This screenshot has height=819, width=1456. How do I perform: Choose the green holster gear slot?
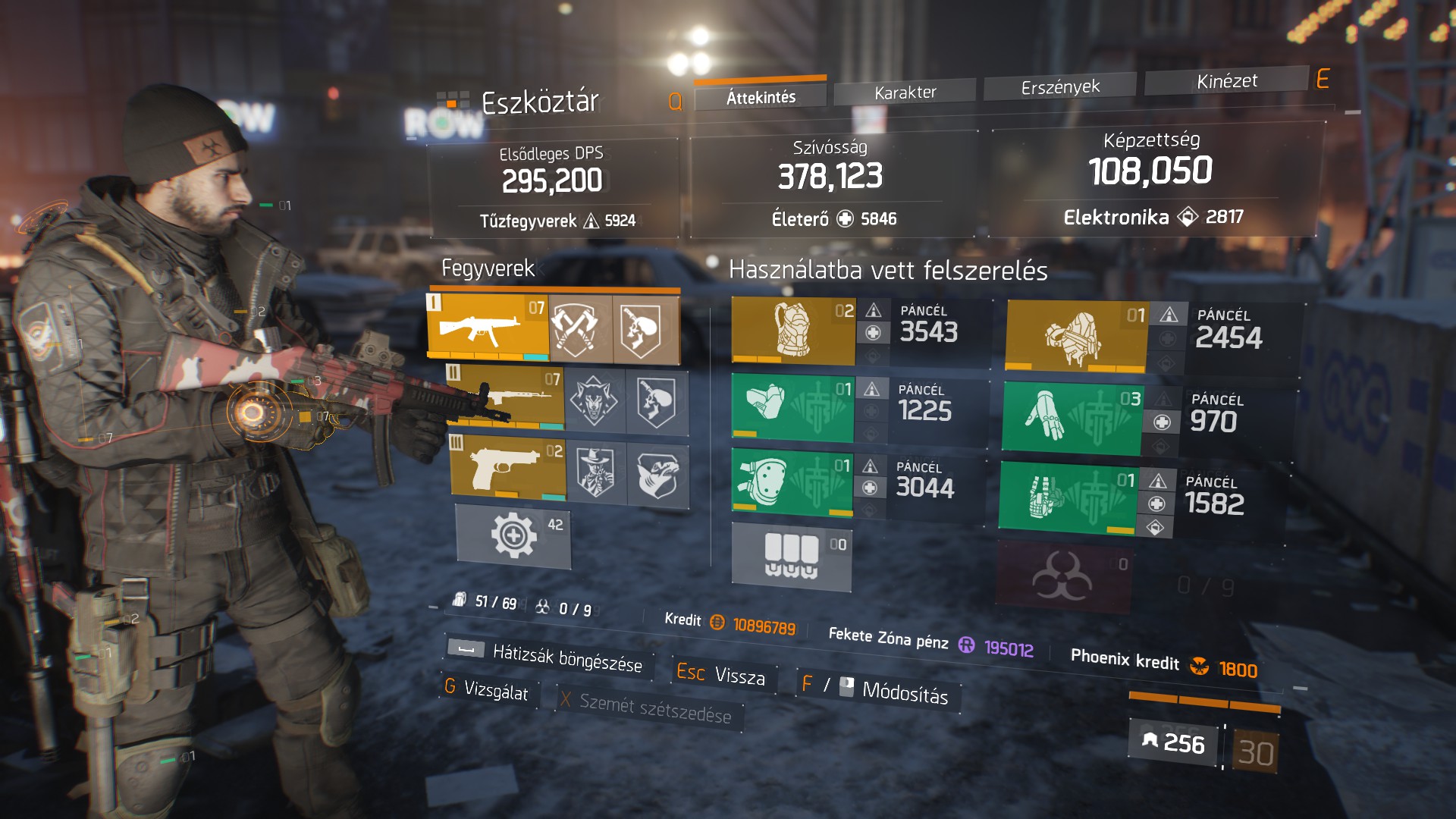[x=1068, y=497]
